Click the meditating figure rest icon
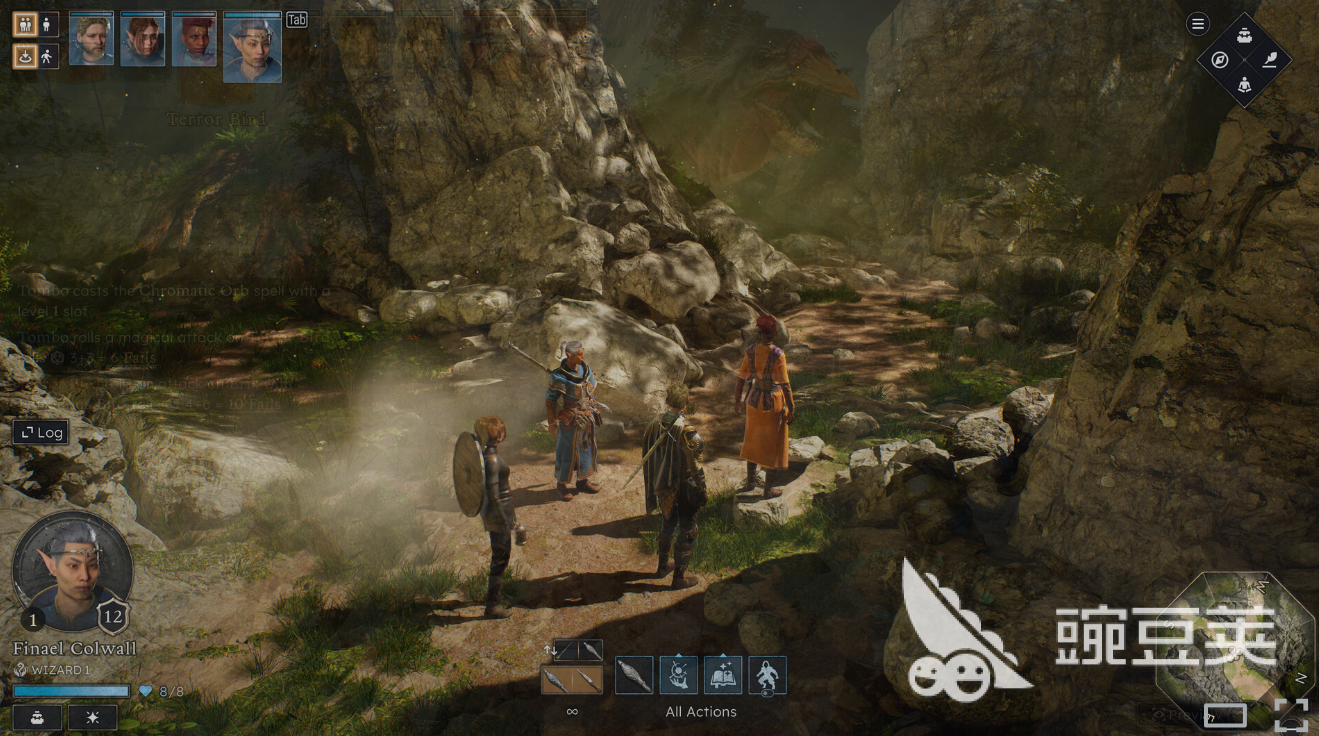The width and height of the screenshot is (1319, 736). click(x=1244, y=84)
